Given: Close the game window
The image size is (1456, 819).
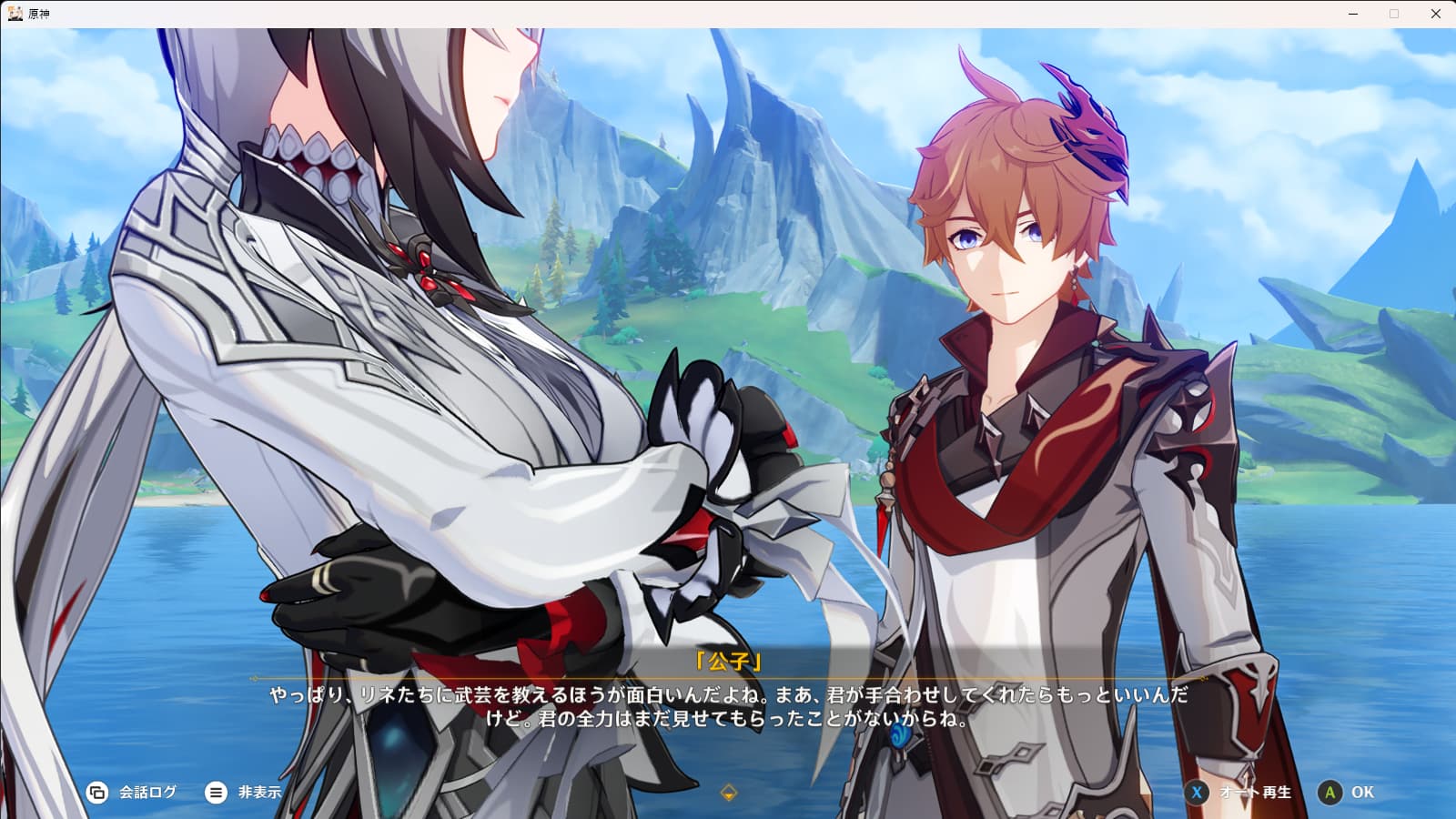Looking at the screenshot, I should tap(1435, 14).
